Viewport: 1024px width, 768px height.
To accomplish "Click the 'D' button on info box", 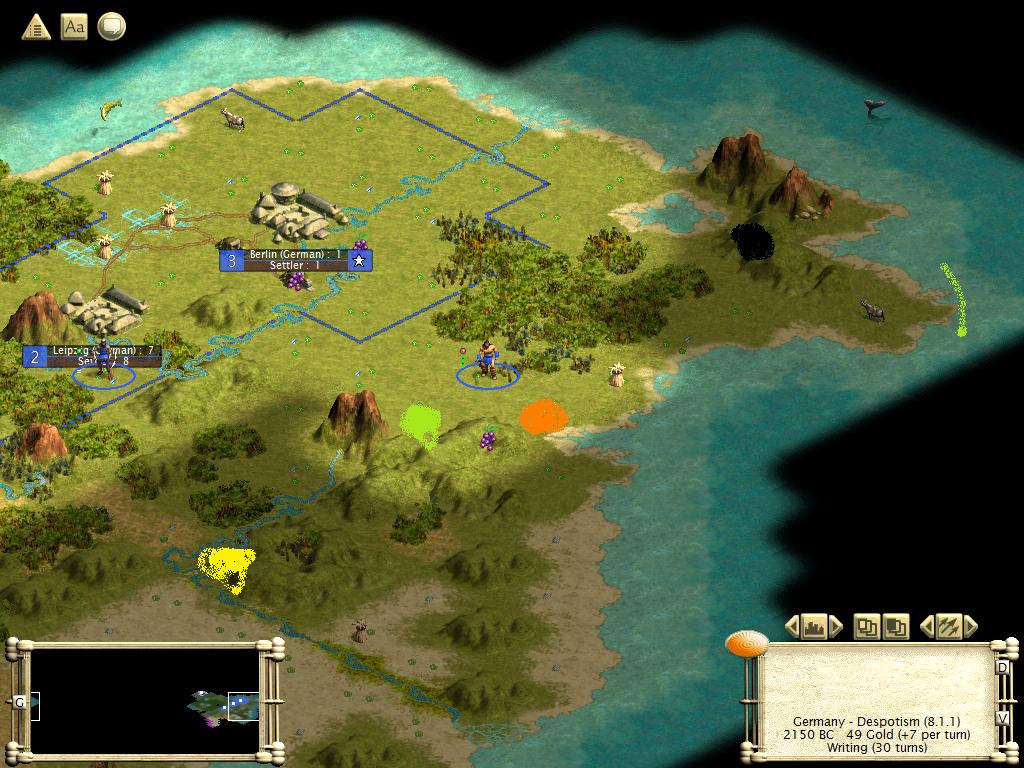I will click(1003, 667).
